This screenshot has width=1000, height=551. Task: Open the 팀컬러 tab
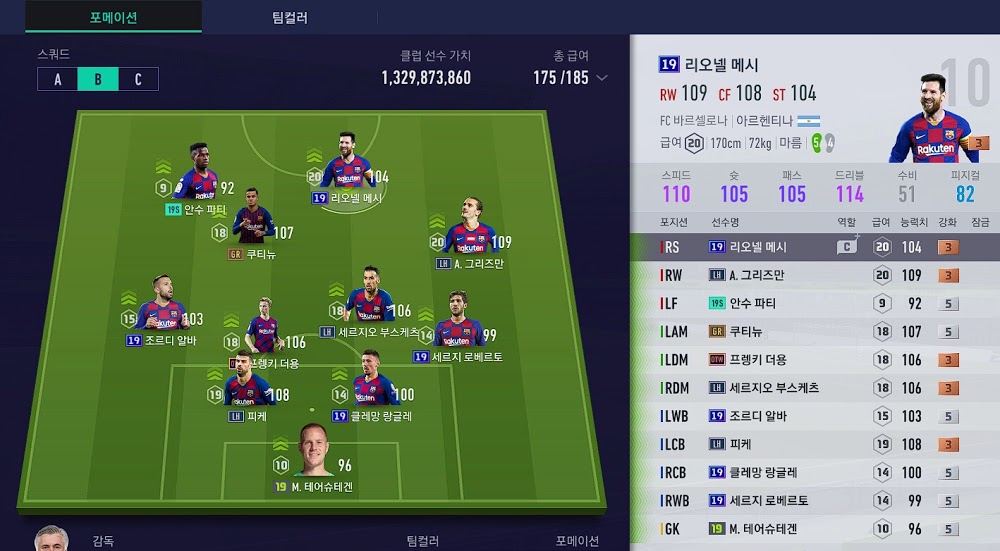[x=290, y=17]
